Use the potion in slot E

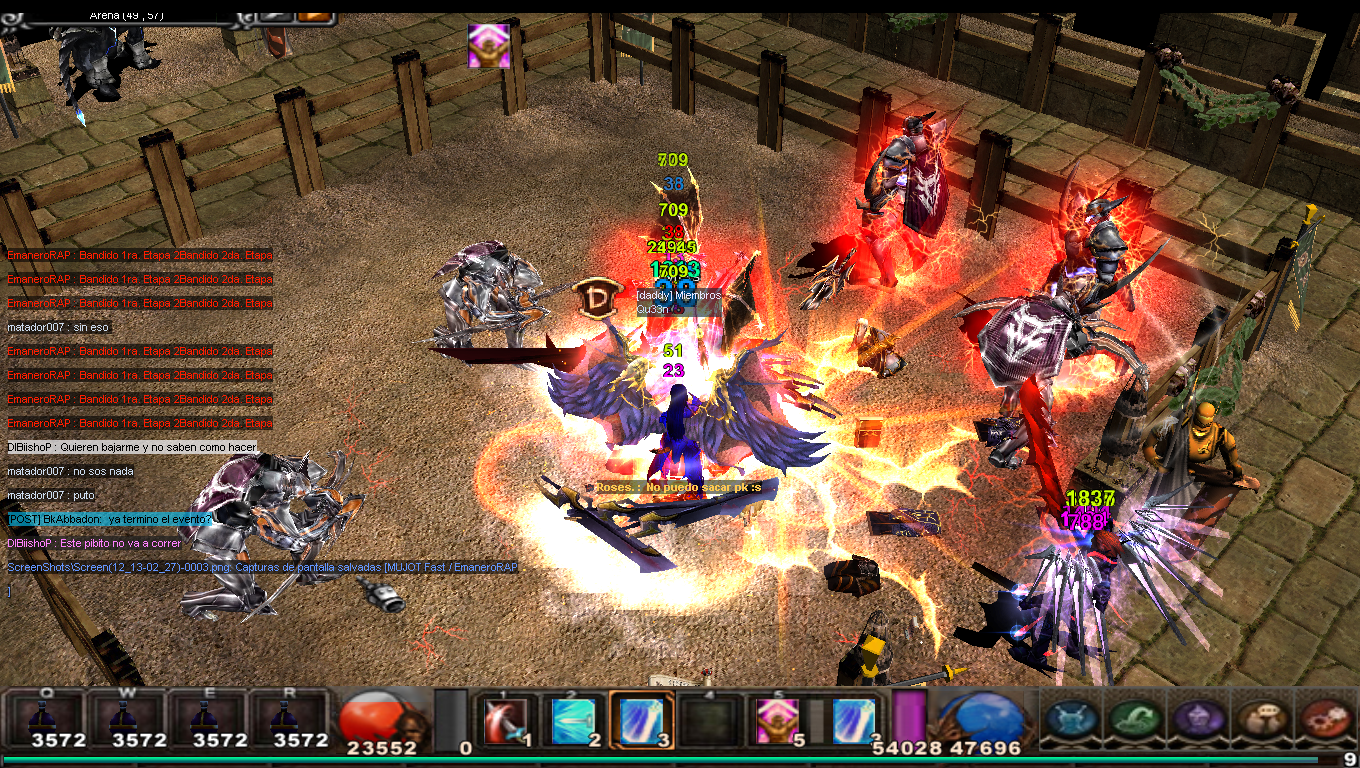tap(208, 718)
